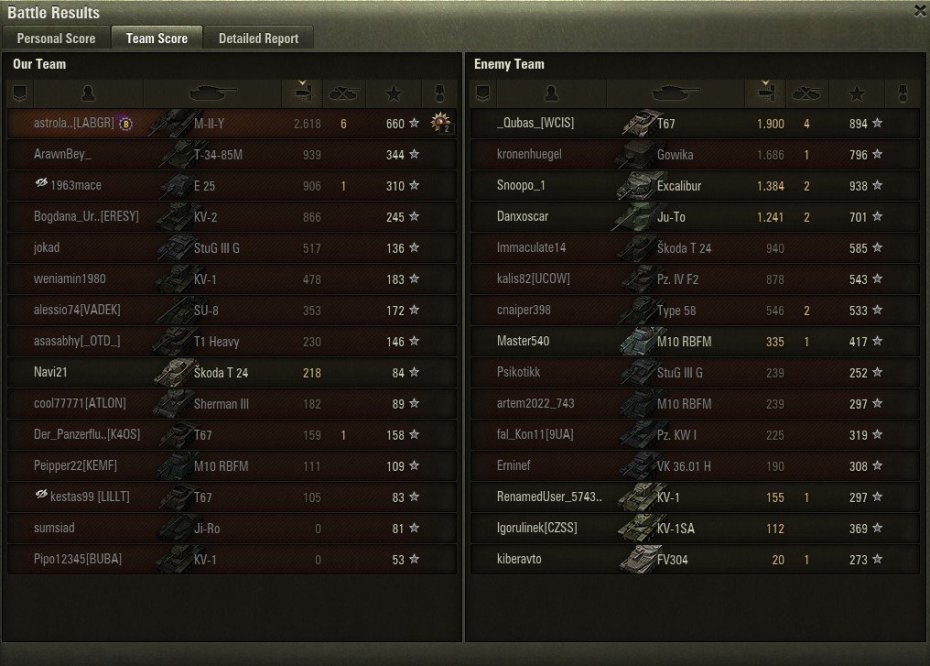Select ArawnBey_ T-34-85M row
Image resolution: width=930 pixels, height=666 pixels.
(232, 155)
